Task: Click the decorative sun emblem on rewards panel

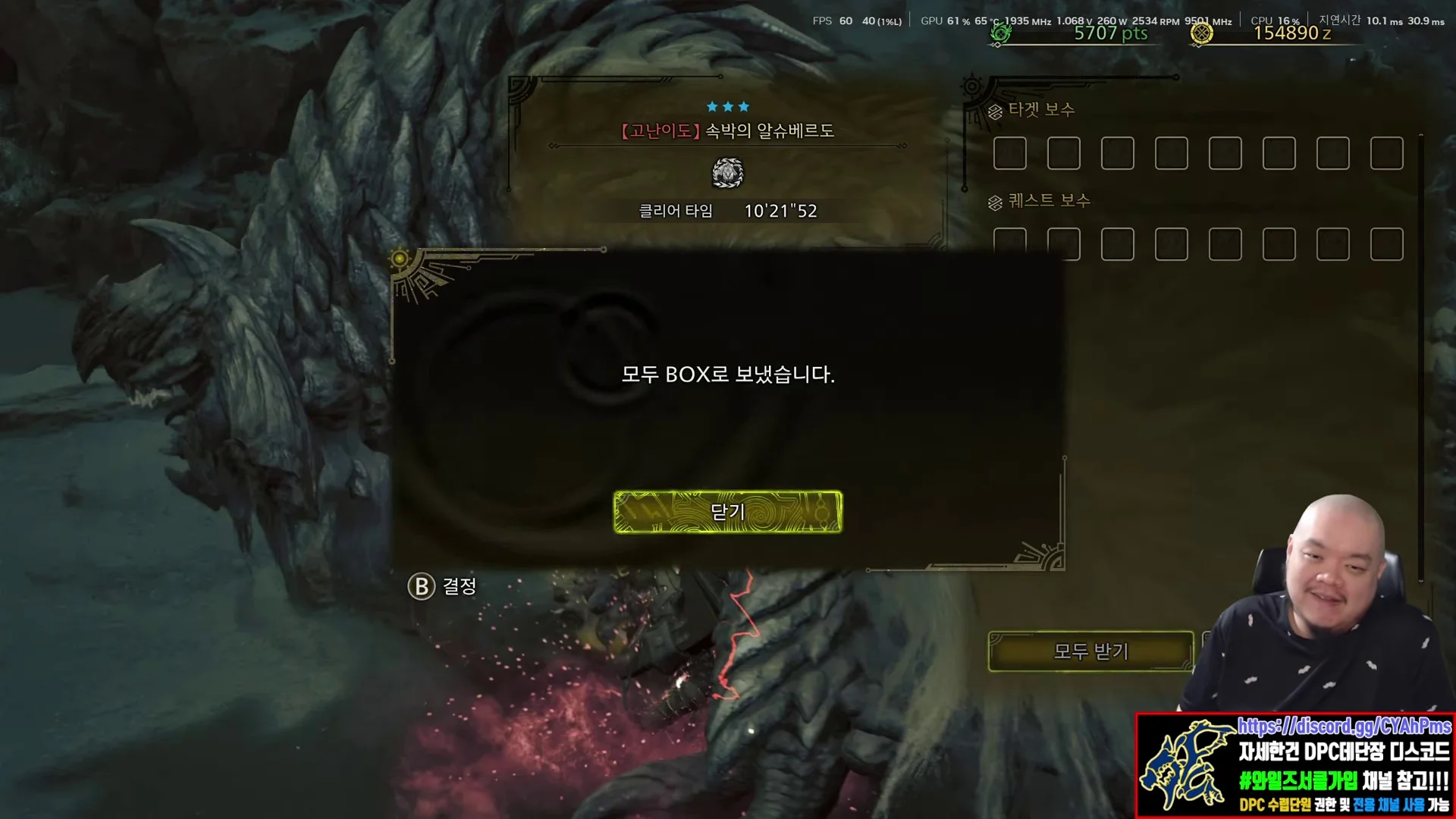Action: [x=971, y=85]
